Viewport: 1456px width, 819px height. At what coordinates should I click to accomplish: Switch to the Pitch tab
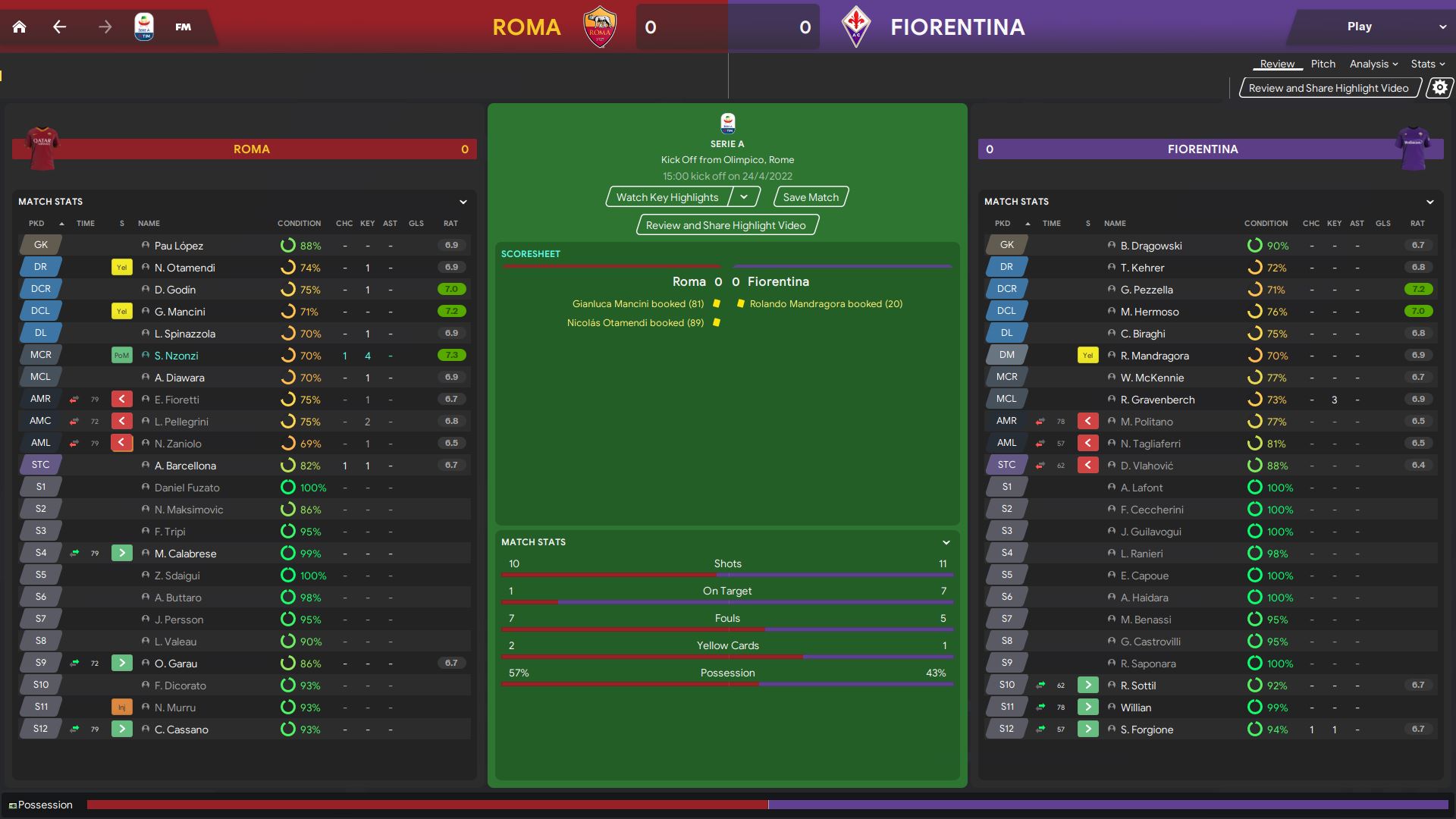pyautogui.click(x=1323, y=64)
